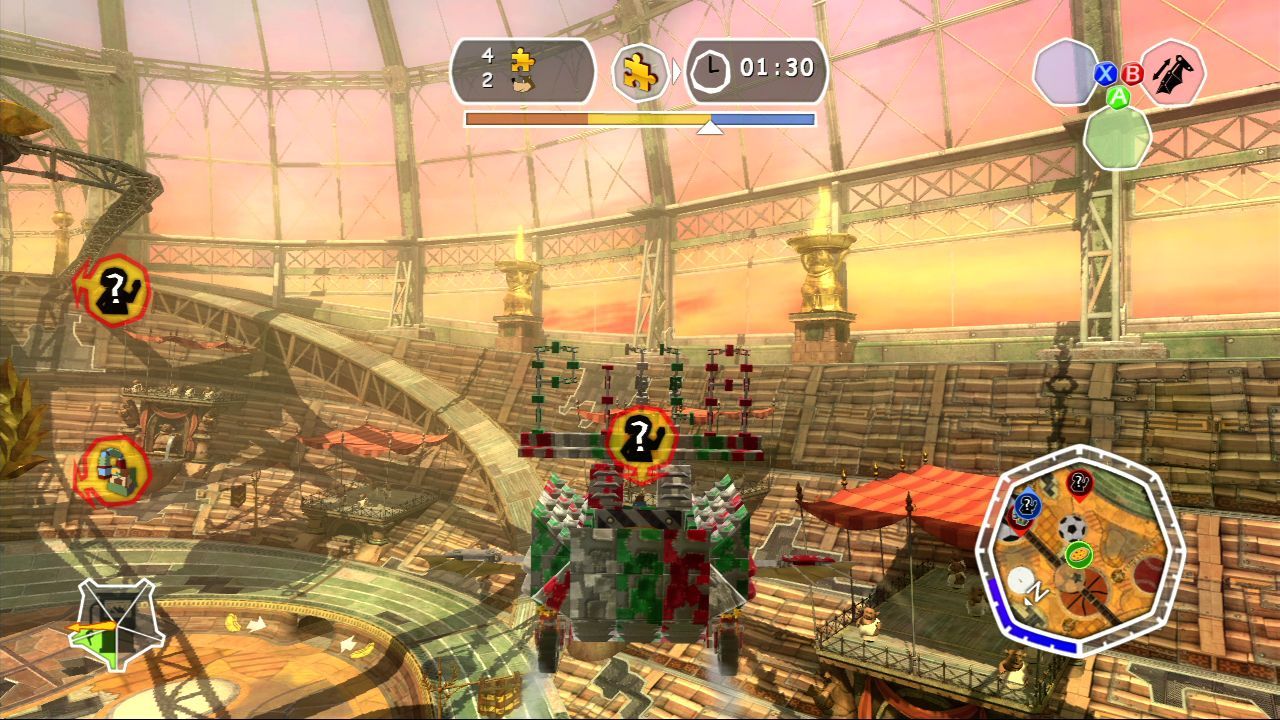Click the empty purple hexagon ability slot
The width and height of the screenshot is (1280, 720).
(x=1066, y=72)
